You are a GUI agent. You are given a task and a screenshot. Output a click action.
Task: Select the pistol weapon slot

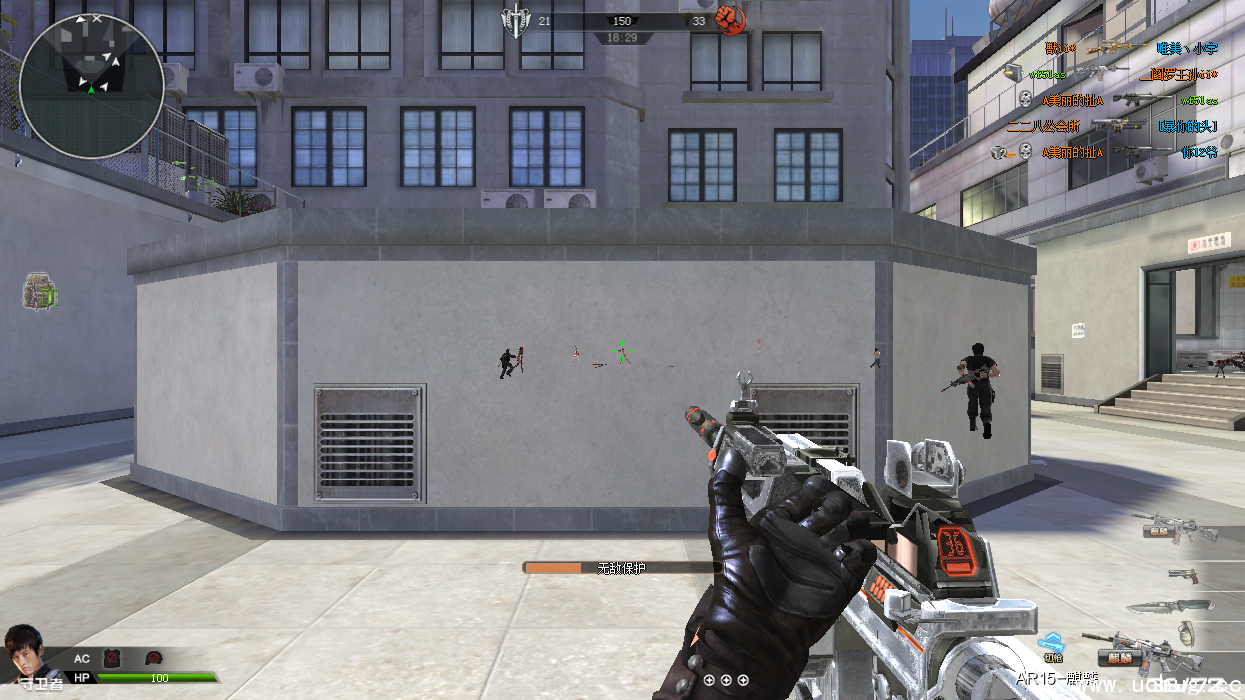1183,575
